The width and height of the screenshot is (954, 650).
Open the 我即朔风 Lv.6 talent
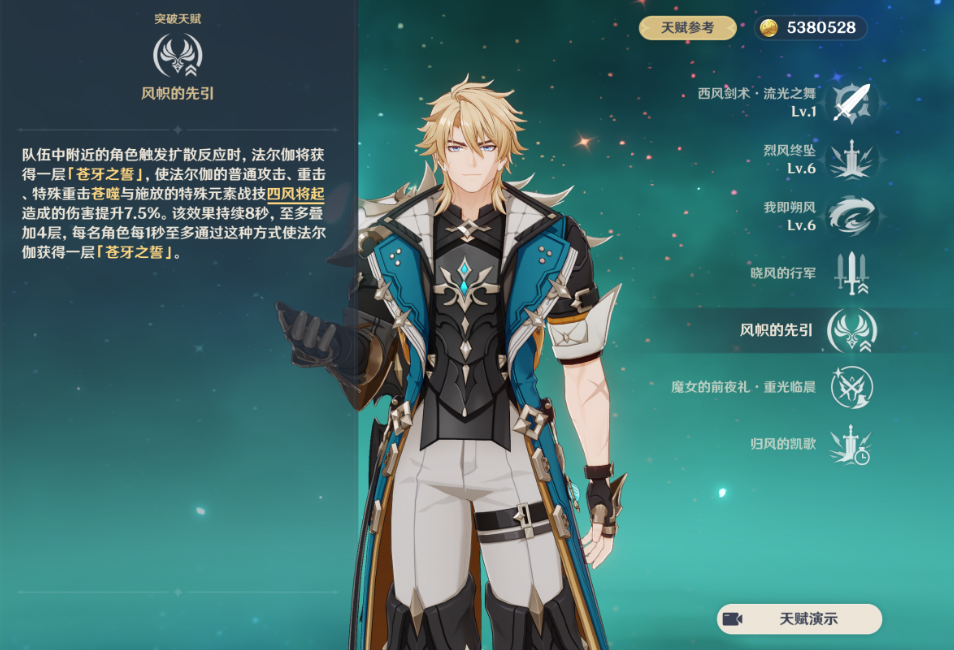851,216
